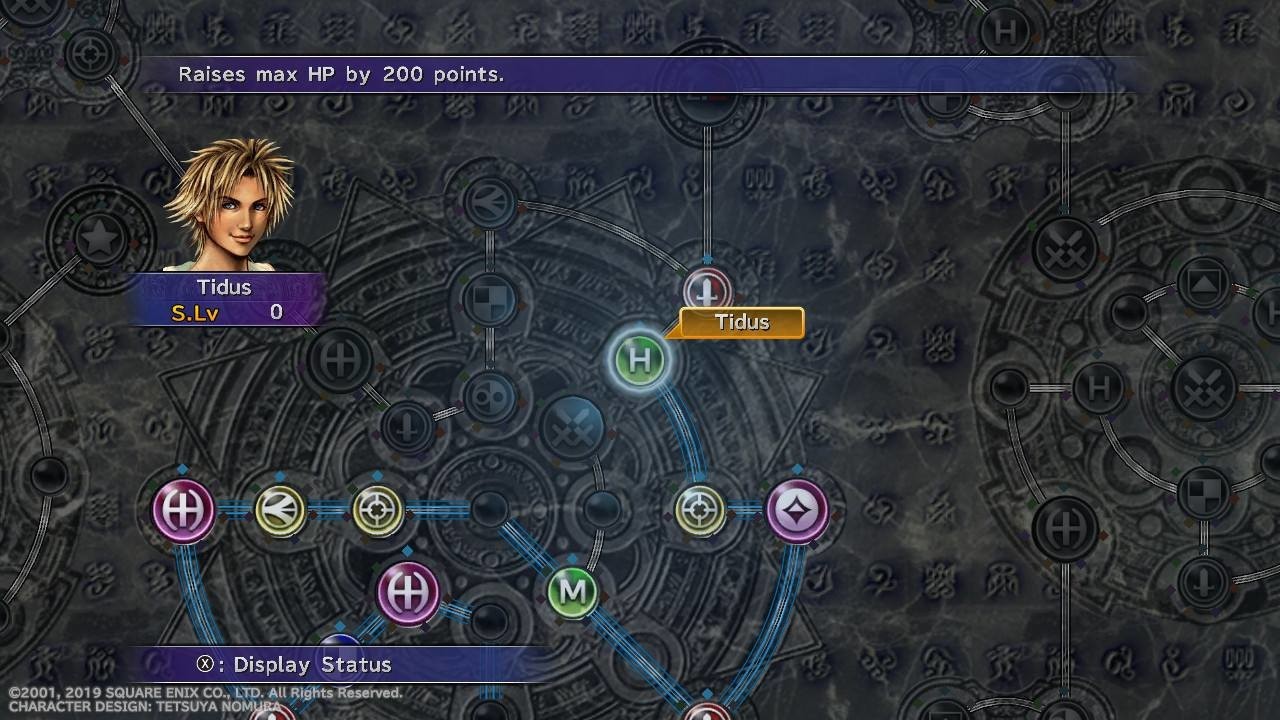Select the dark star-marked sphere node

click(100, 240)
